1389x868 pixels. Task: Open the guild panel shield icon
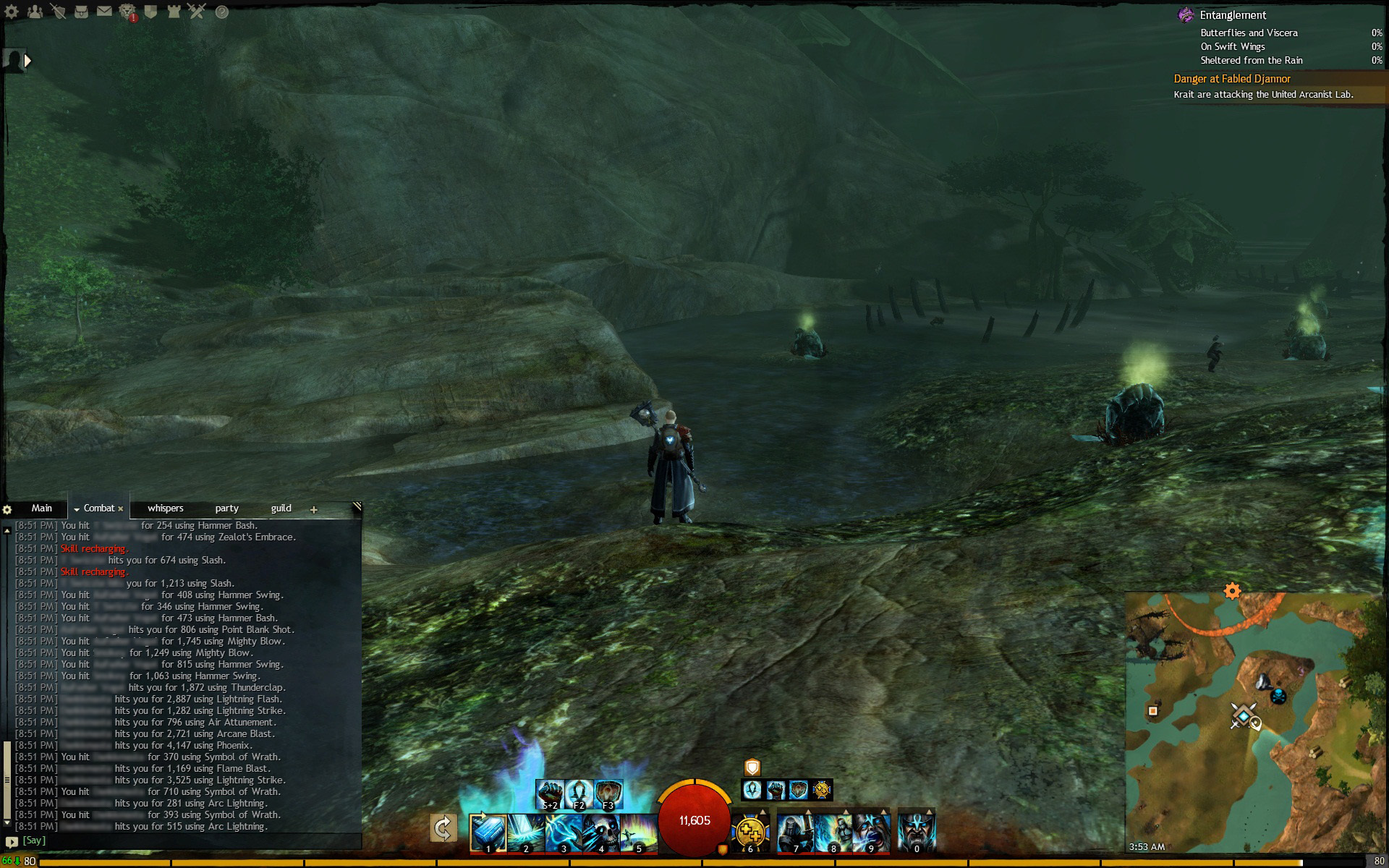[150, 12]
